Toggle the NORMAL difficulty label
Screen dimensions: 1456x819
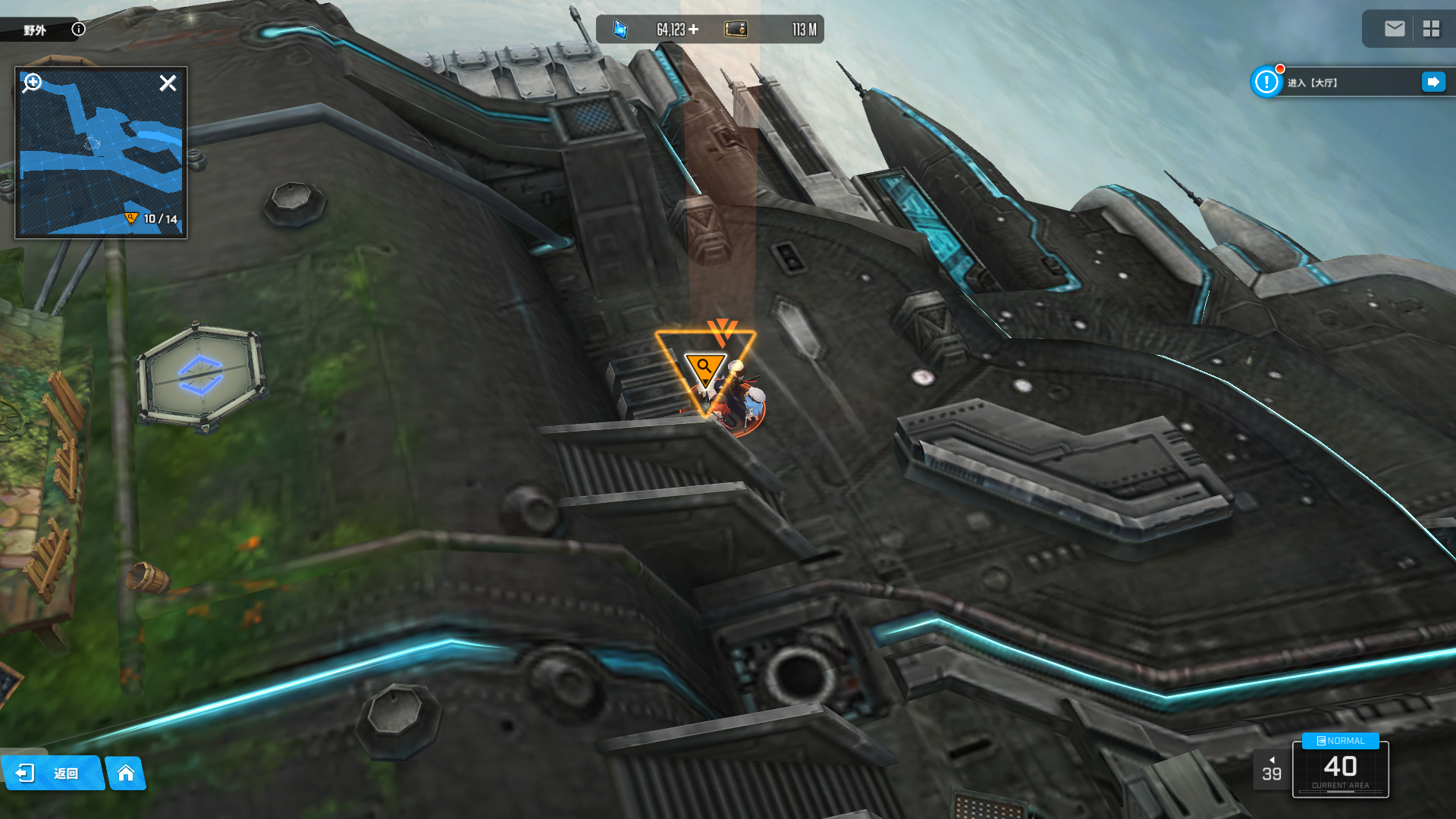(1340, 741)
